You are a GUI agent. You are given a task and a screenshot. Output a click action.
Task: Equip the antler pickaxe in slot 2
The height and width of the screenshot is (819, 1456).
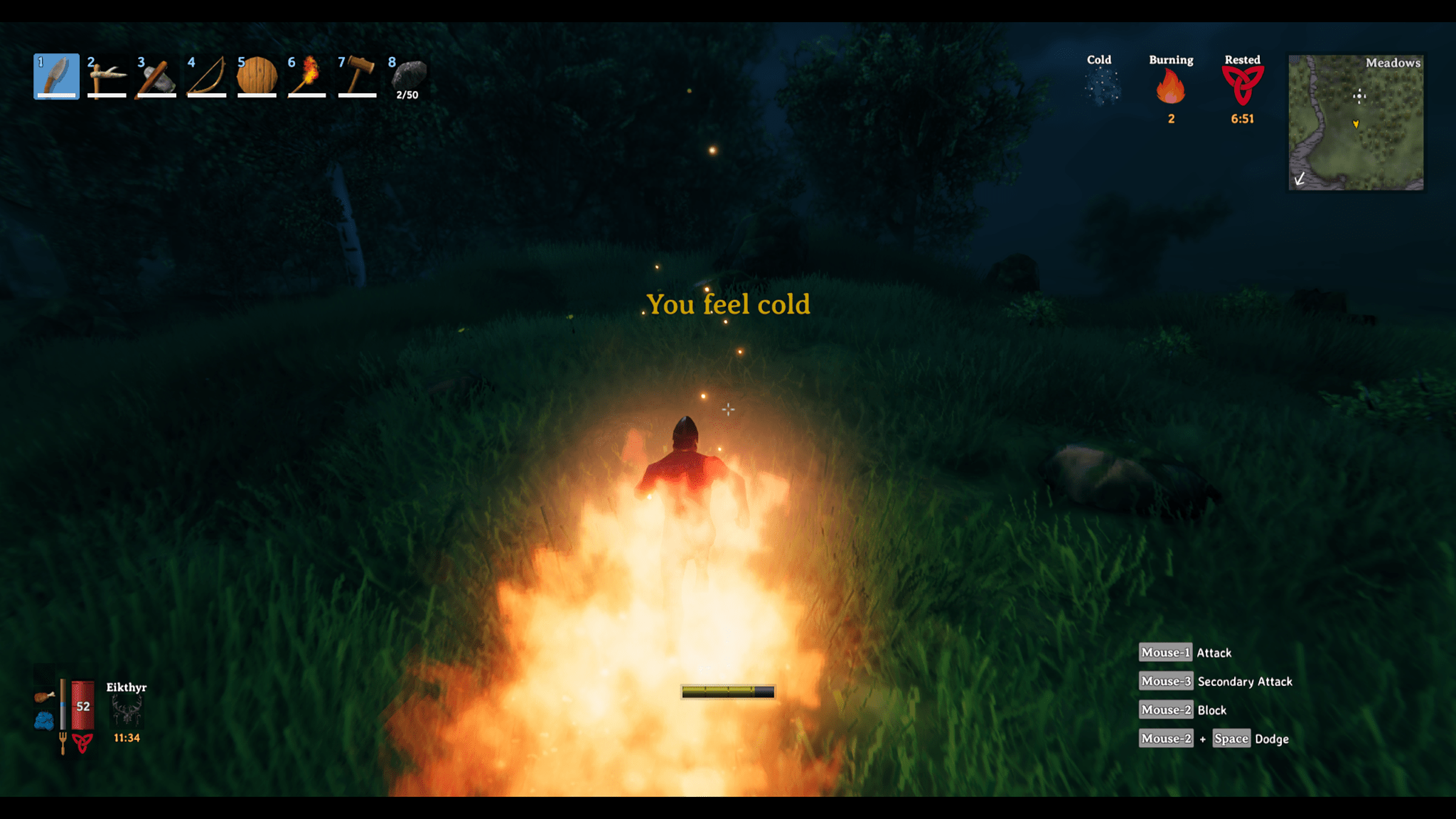click(106, 75)
